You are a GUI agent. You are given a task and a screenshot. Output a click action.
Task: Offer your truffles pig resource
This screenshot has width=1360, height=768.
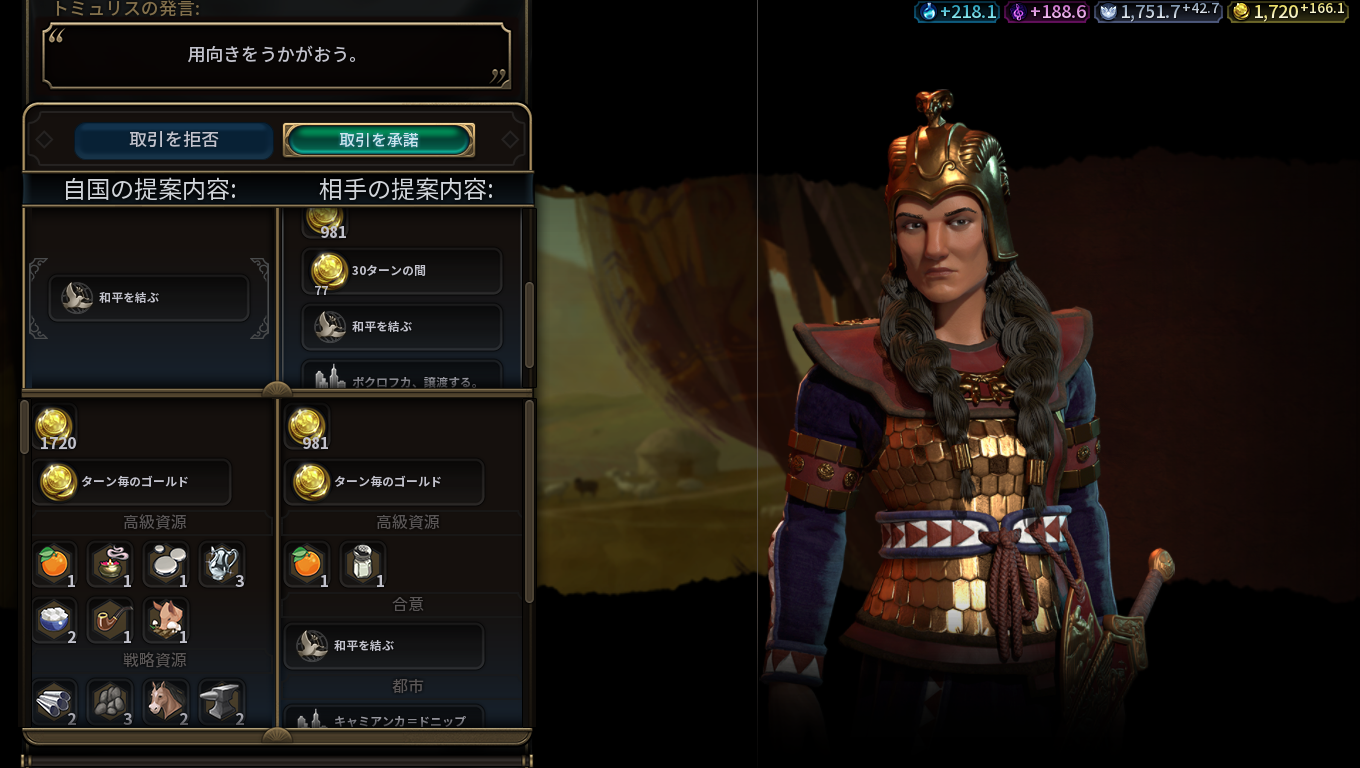tap(165, 619)
